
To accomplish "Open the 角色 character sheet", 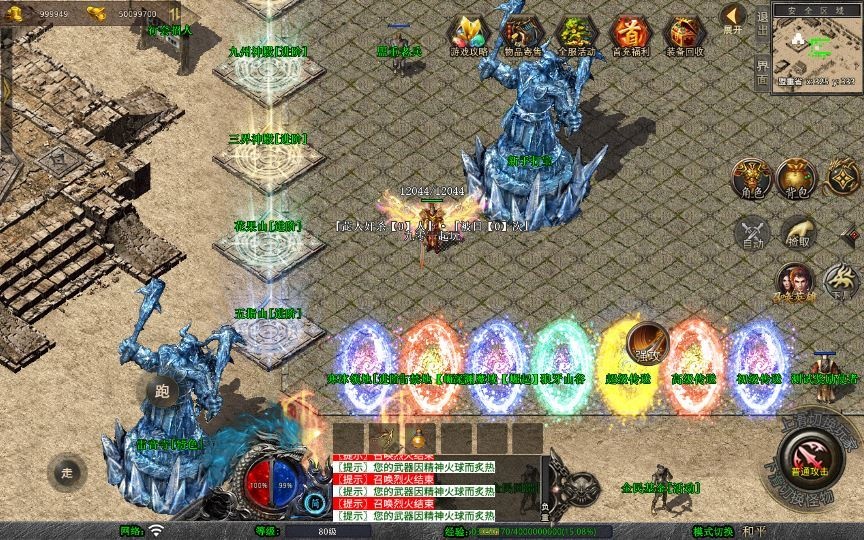I will point(750,178).
